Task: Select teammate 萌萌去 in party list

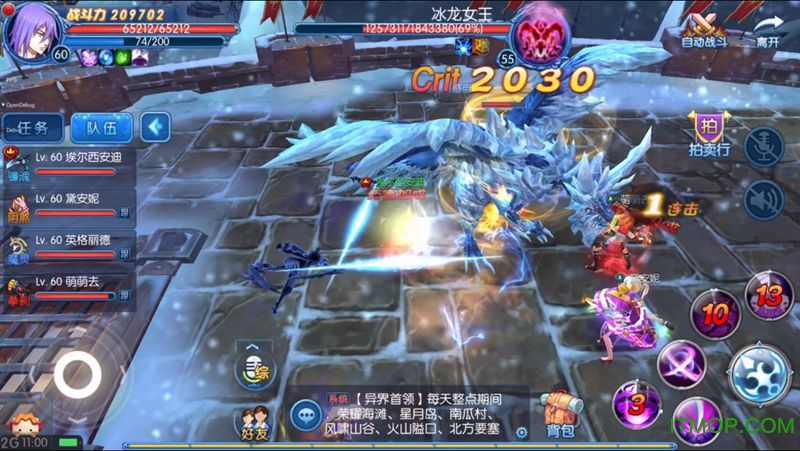Action: 68,289
